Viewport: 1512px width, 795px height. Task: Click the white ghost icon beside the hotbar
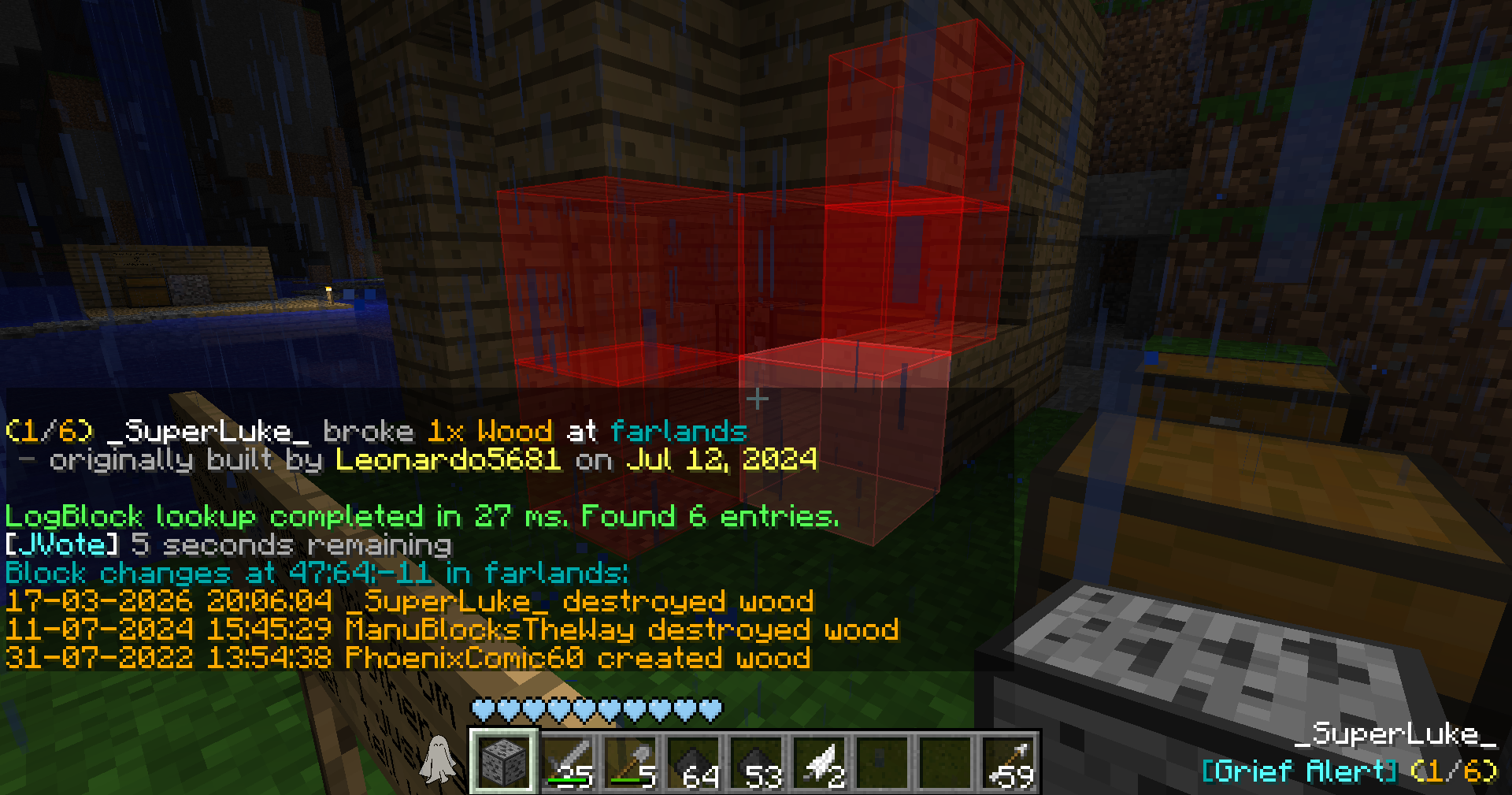(438, 760)
